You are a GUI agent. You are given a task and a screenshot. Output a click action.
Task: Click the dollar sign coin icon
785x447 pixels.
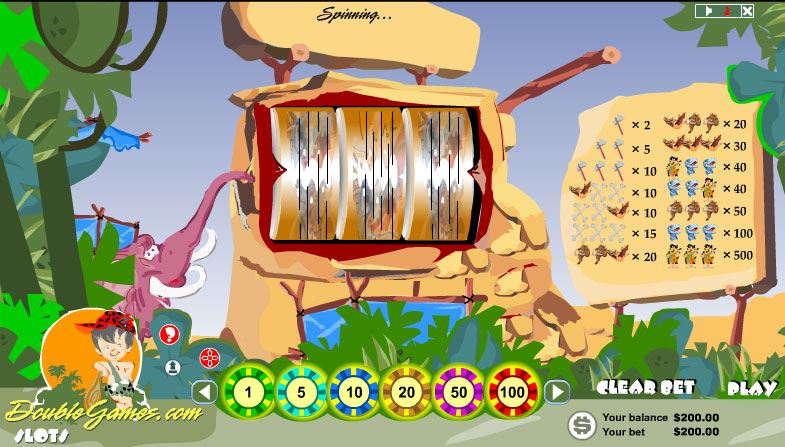point(580,424)
